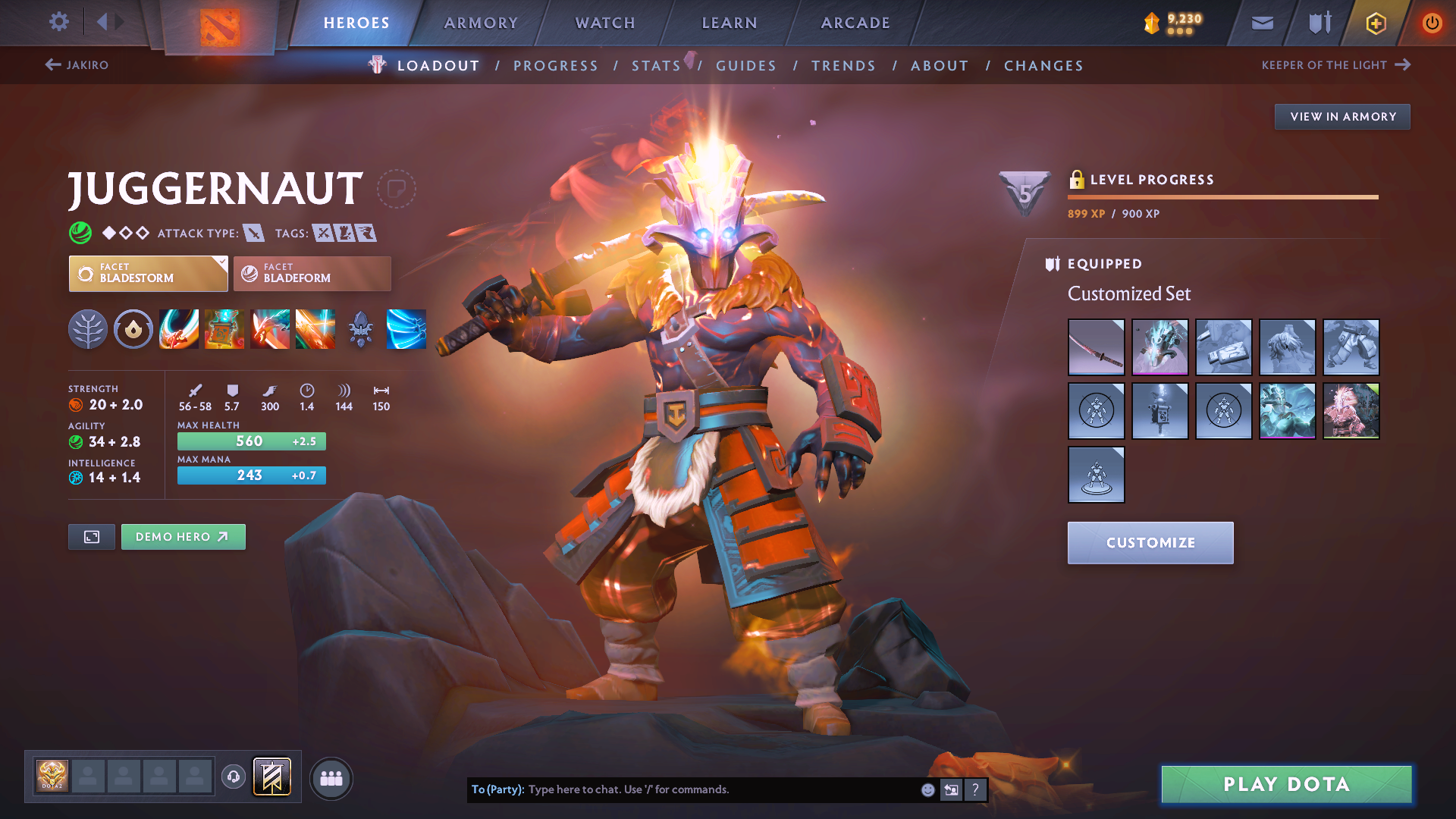Expand chat commands help with the question mark

tap(975, 789)
